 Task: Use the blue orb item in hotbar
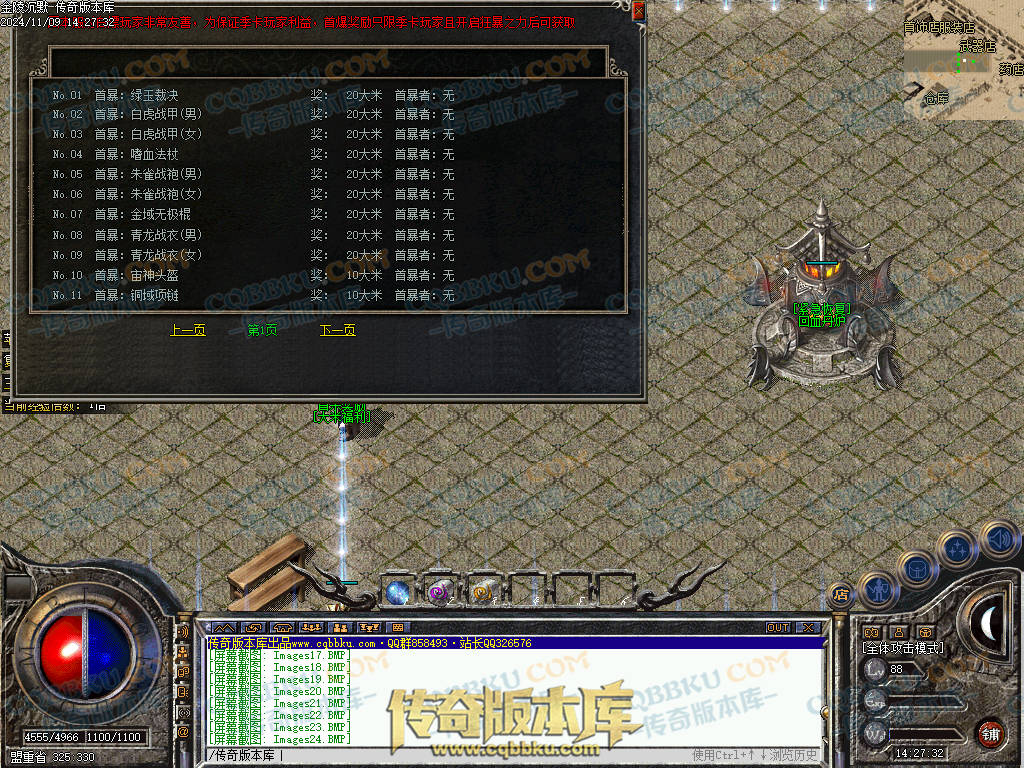398,591
